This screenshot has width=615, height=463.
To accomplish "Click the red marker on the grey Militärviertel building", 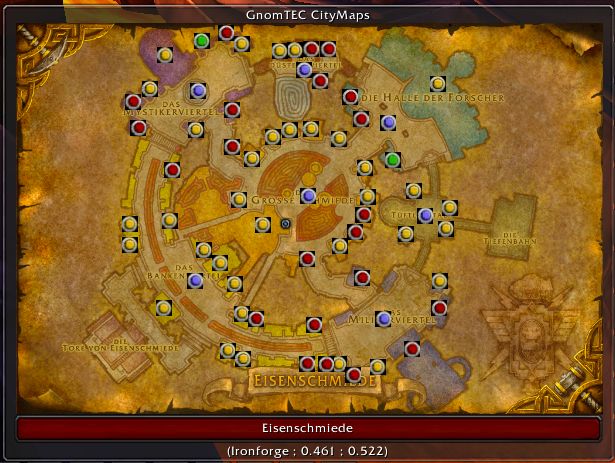I will click(x=412, y=348).
